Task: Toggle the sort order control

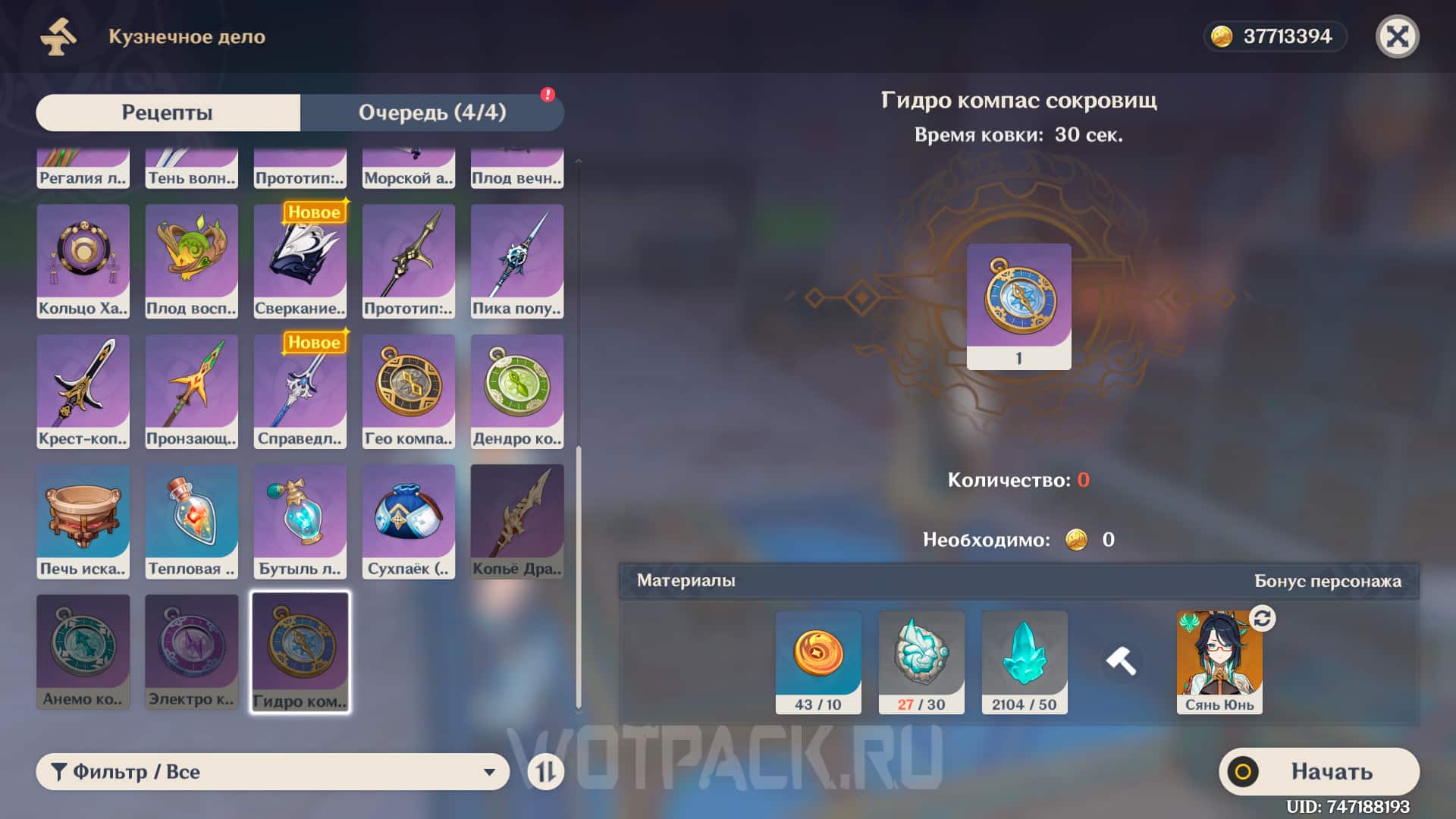Action: pyautogui.click(x=546, y=771)
